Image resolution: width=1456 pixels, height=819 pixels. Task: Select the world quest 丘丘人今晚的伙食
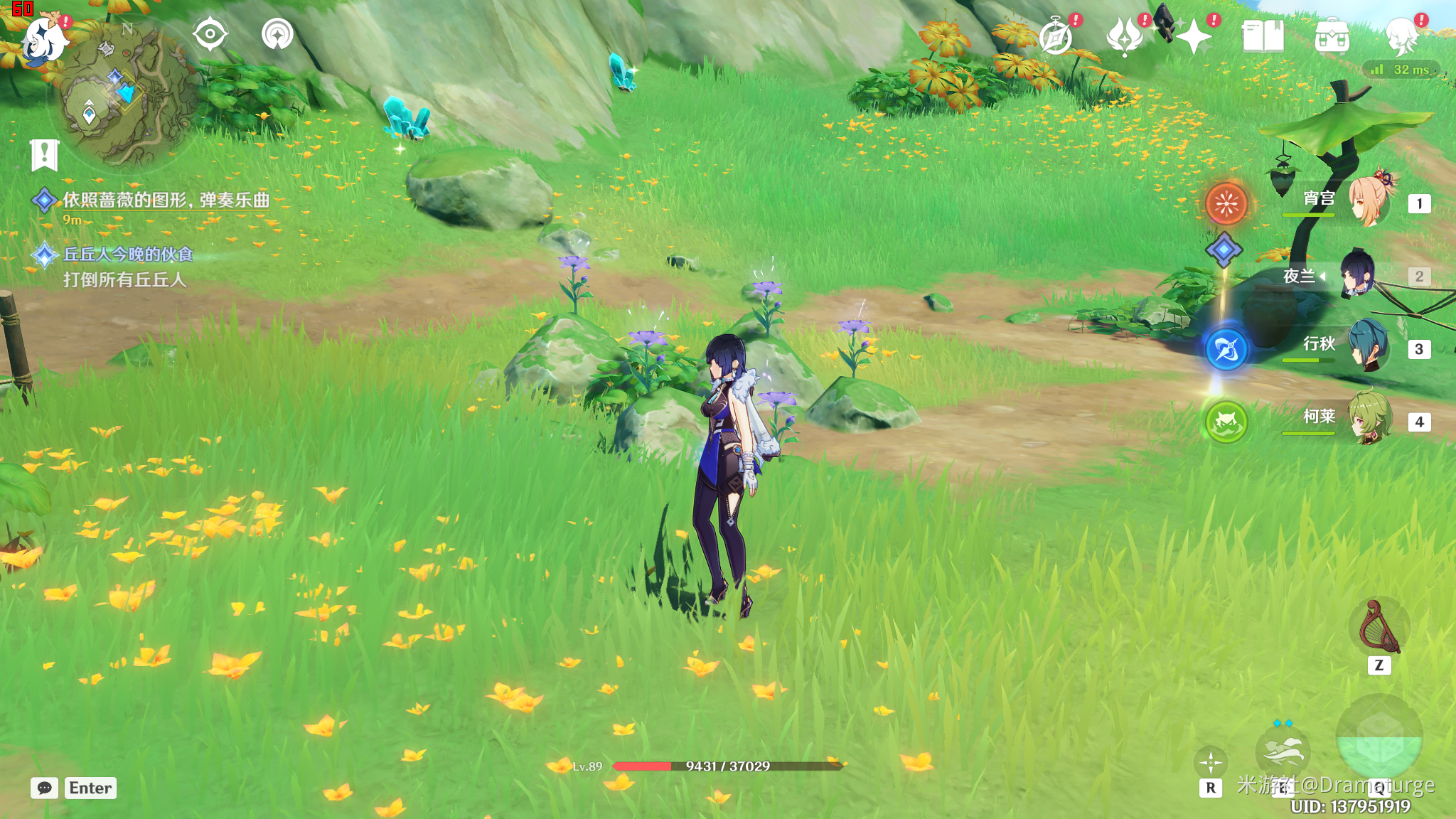[x=128, y=255]
